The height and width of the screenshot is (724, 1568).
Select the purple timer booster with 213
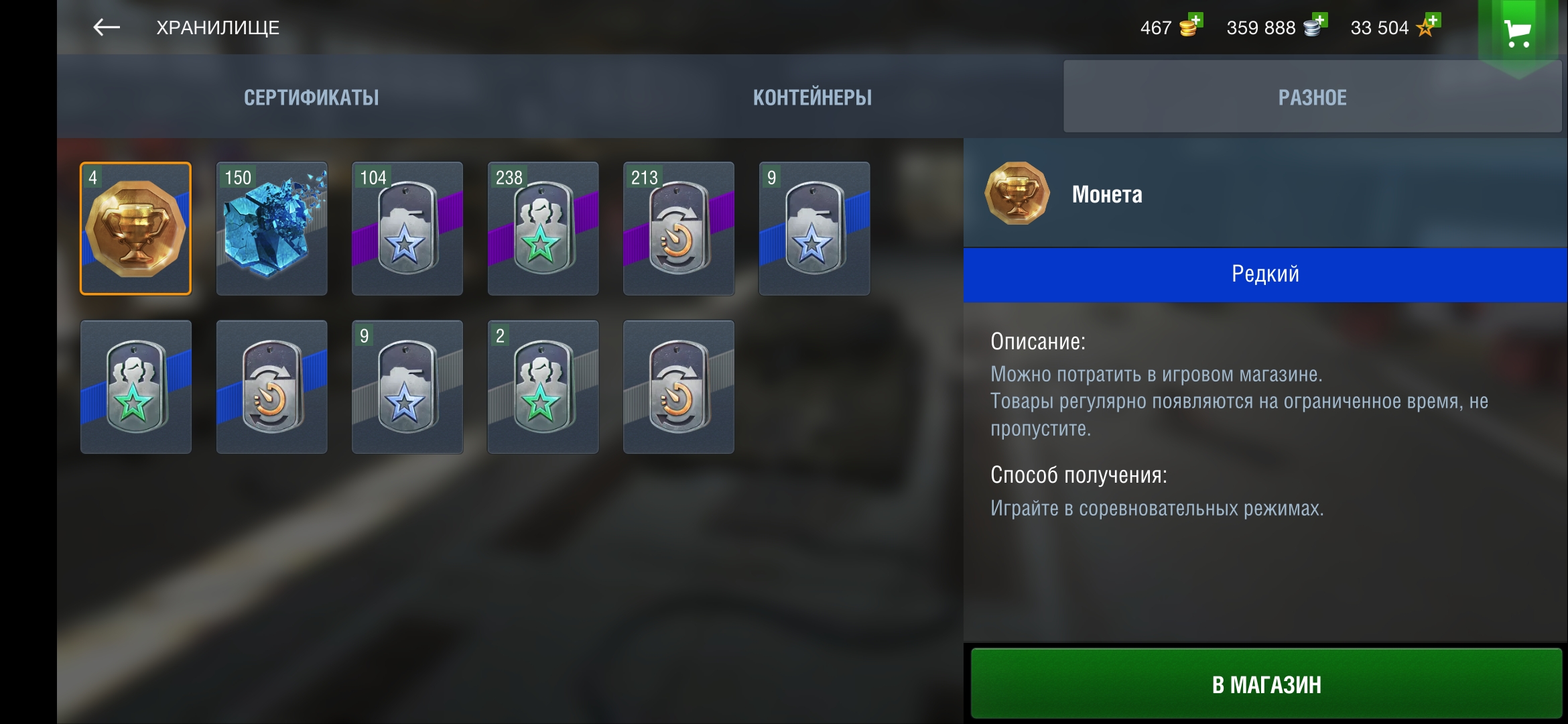[679, 229]
